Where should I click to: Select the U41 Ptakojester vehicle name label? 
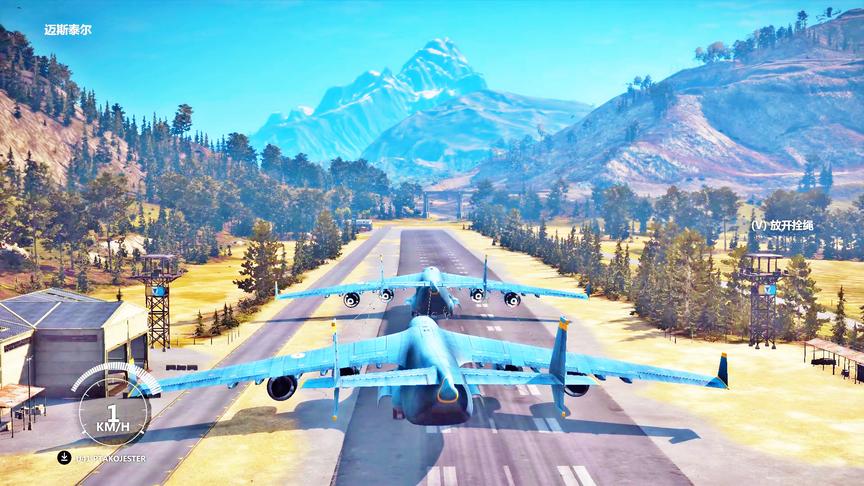coord(111,458)
